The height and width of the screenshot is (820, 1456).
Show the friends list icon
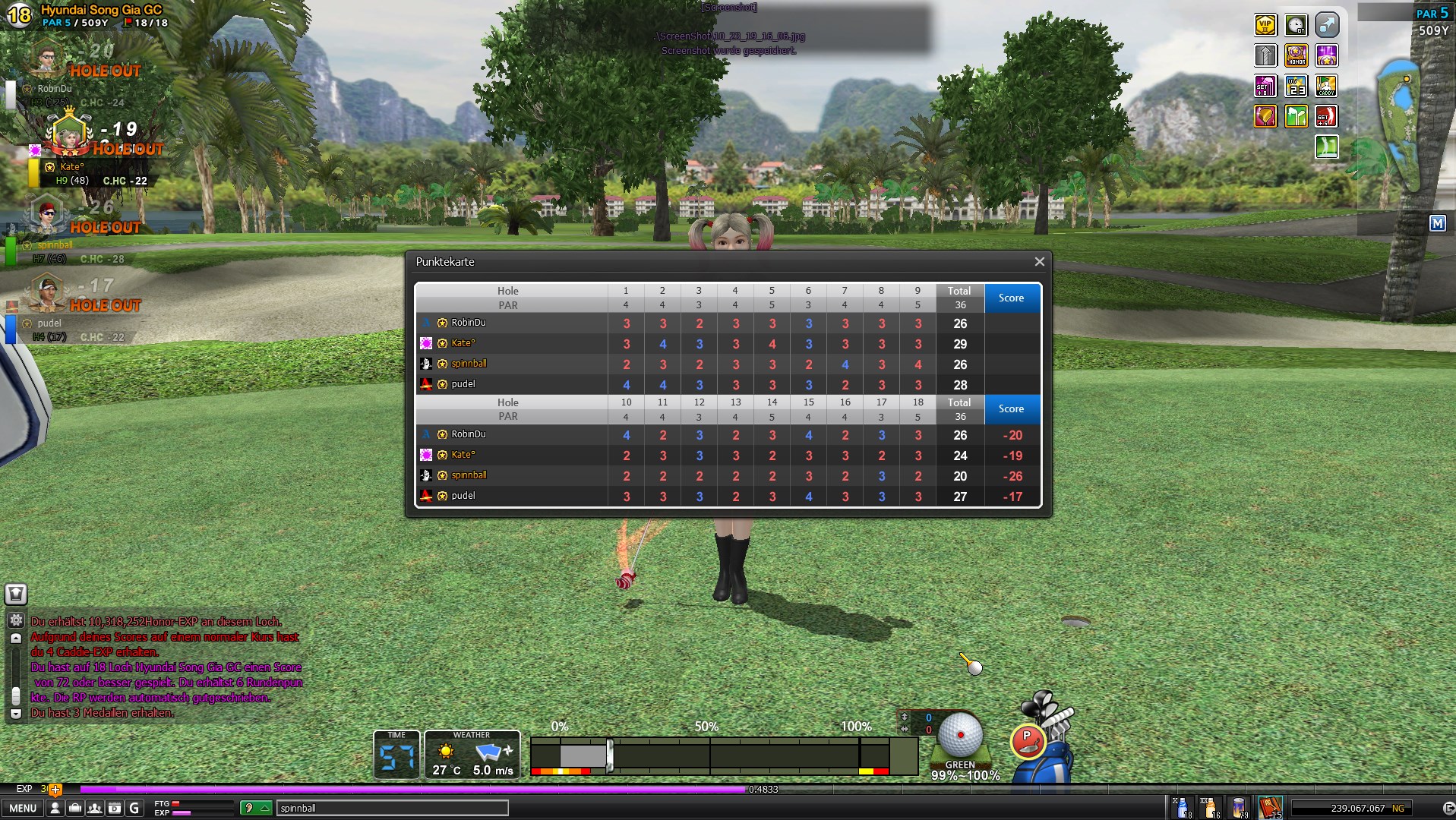coord(94,808)
